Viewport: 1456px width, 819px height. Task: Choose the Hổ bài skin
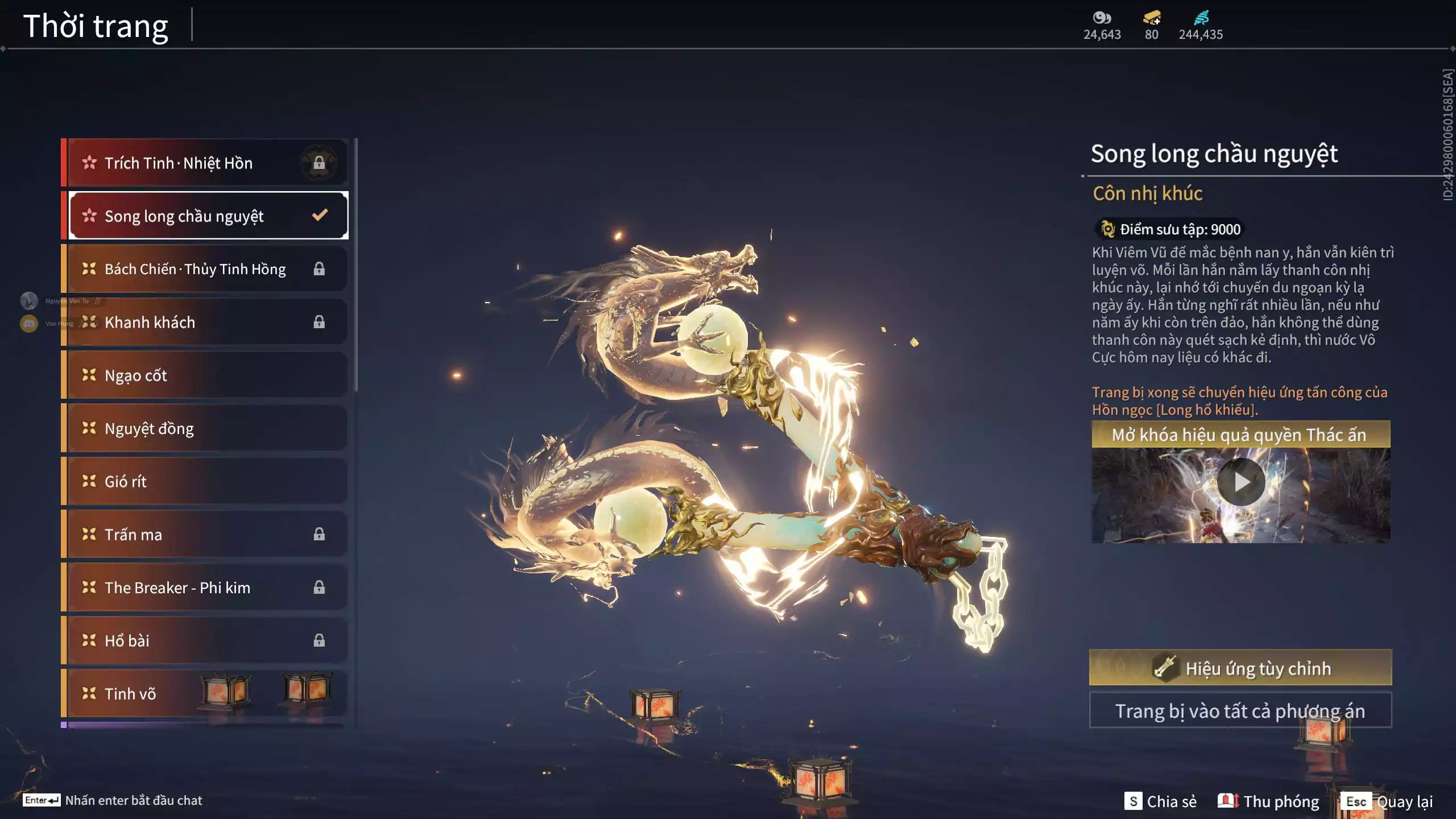(205, 641)
